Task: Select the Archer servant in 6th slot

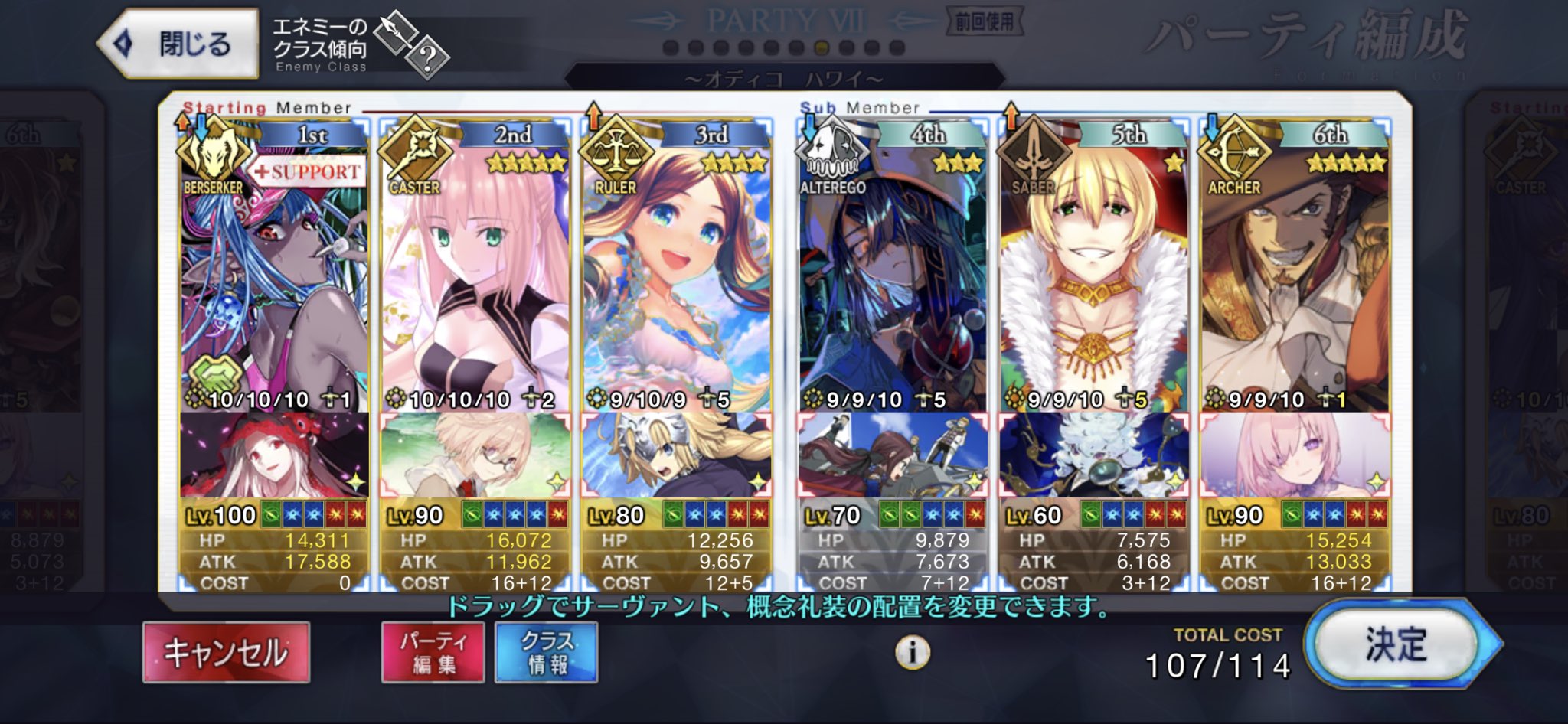Action: [x=1294, y=276]
